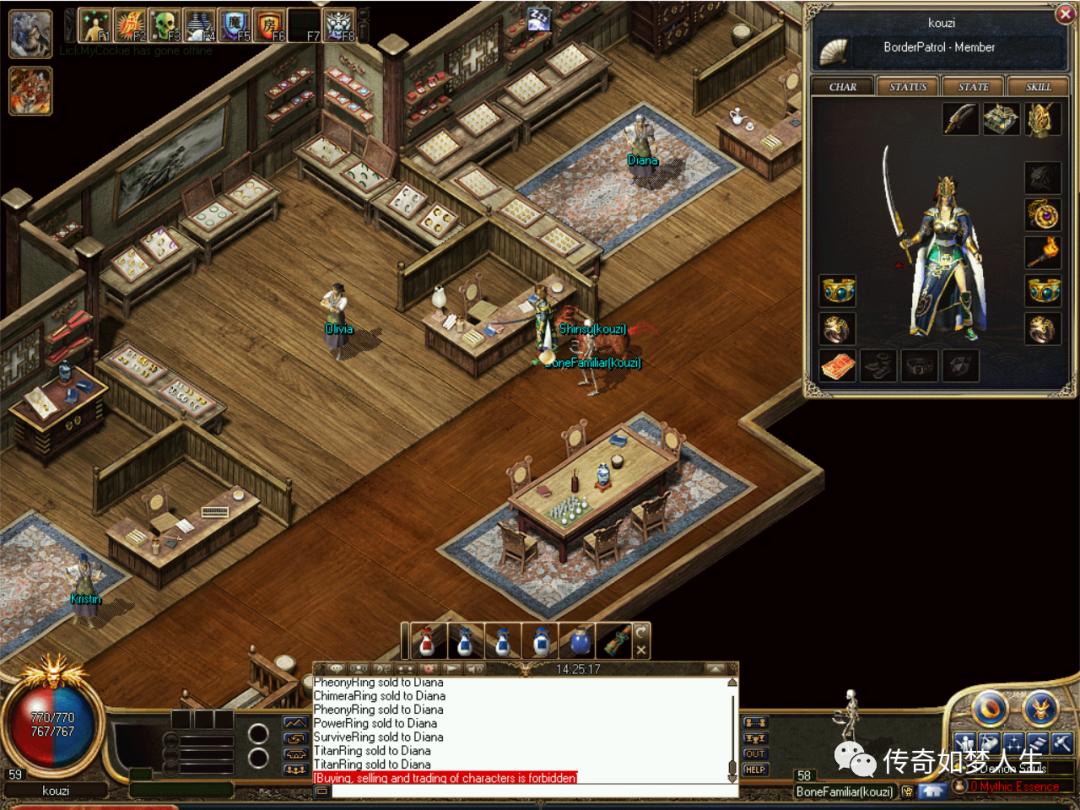Screen dimensions: 1080x810
Task: Click the chat text input field
Action: point(530,791)
